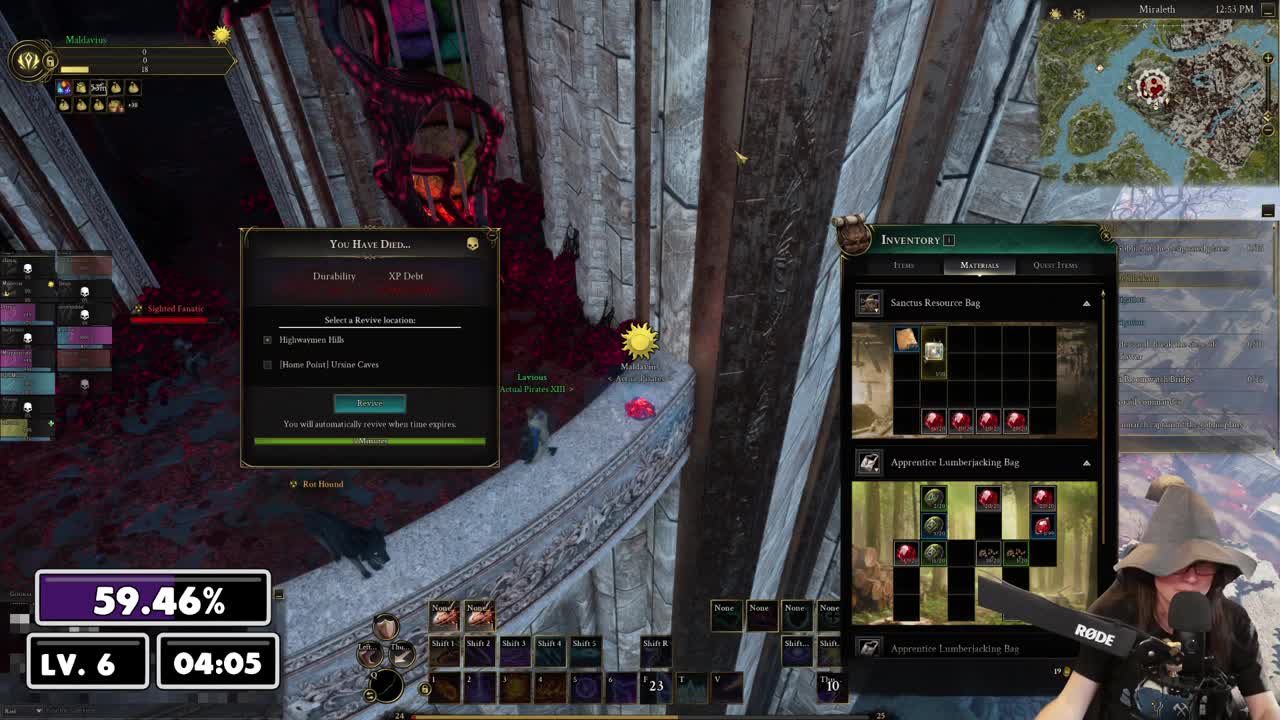
Task: Toggle the hotbar lock icon
Action: pos(425,688)
